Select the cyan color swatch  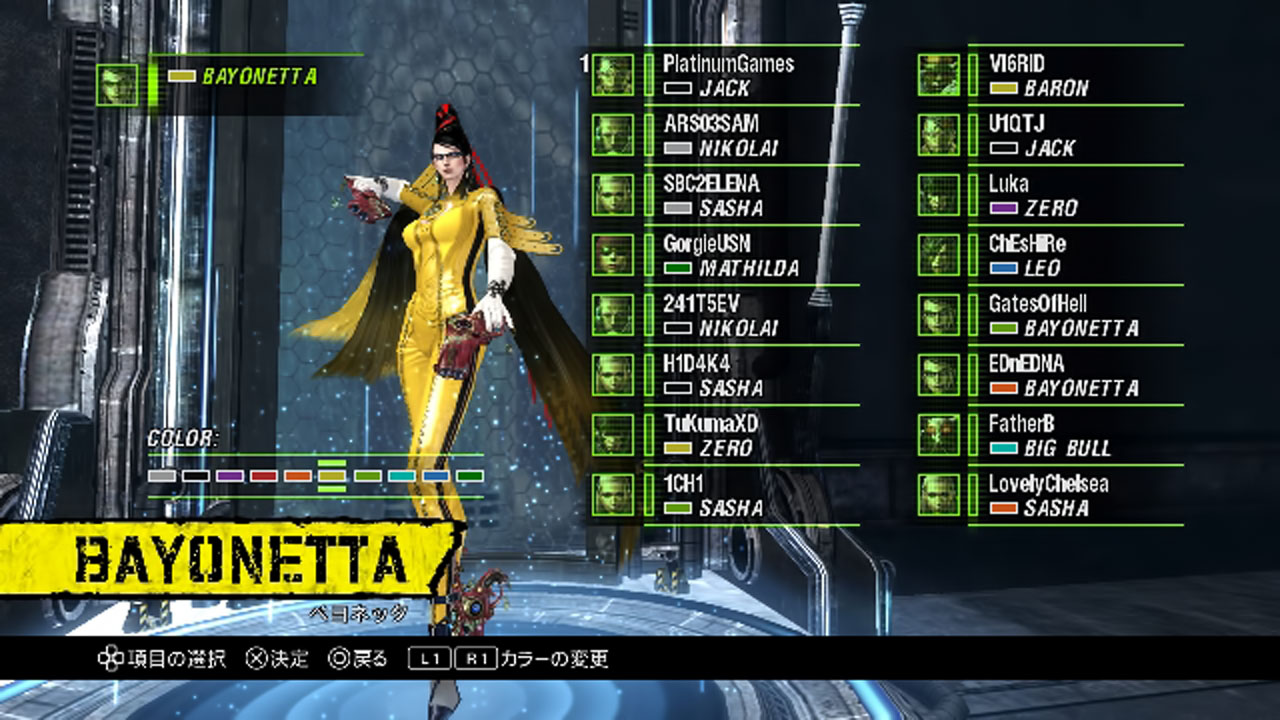(402, 476)
